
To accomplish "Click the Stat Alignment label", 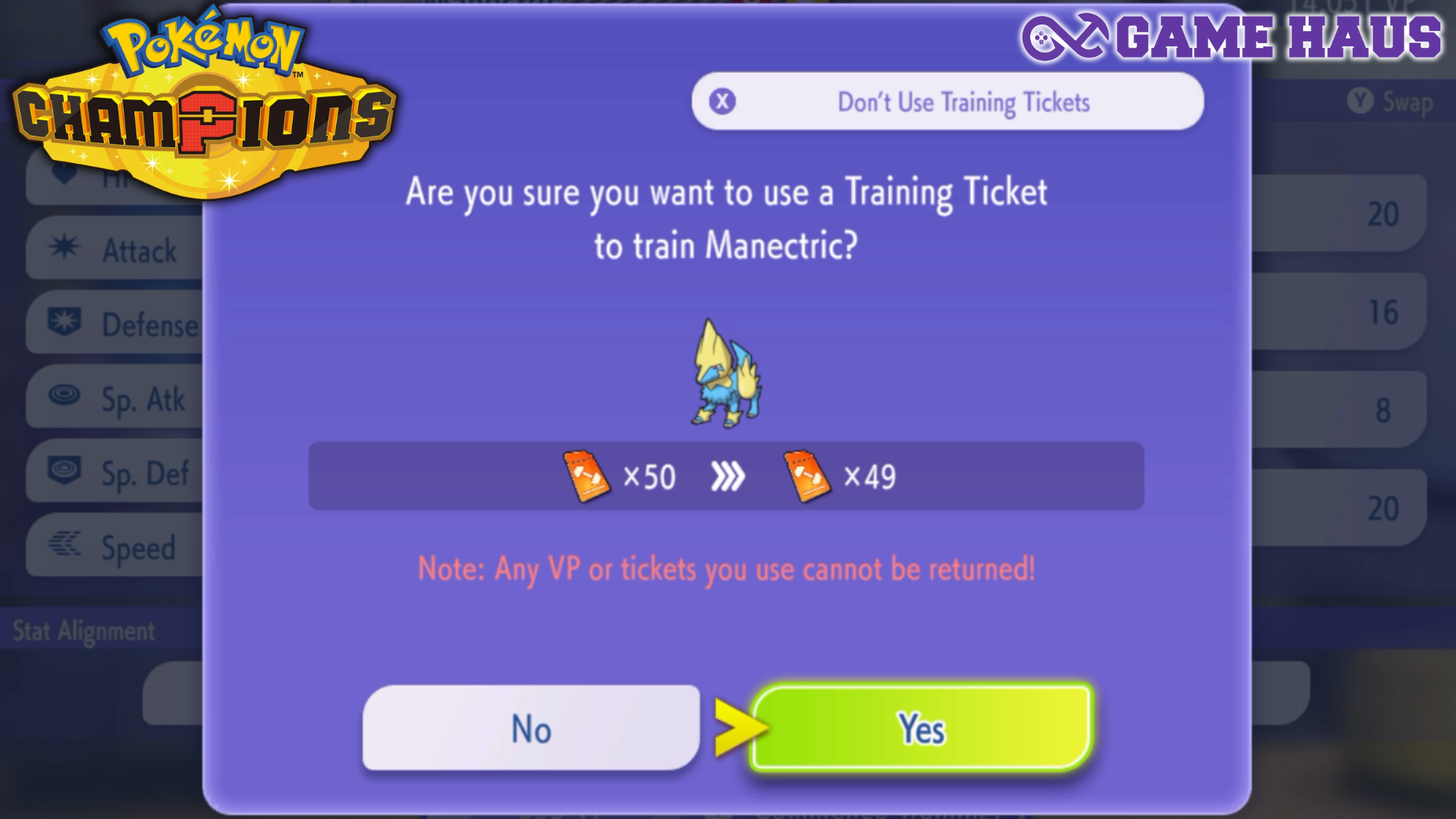I will pyautogui.click(x=83, y=630).
